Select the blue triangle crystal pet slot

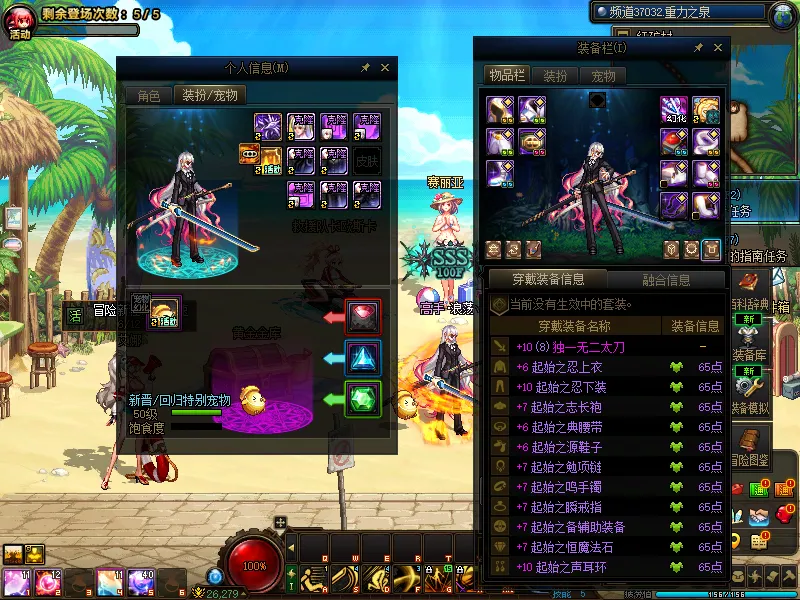coord(363,358)
